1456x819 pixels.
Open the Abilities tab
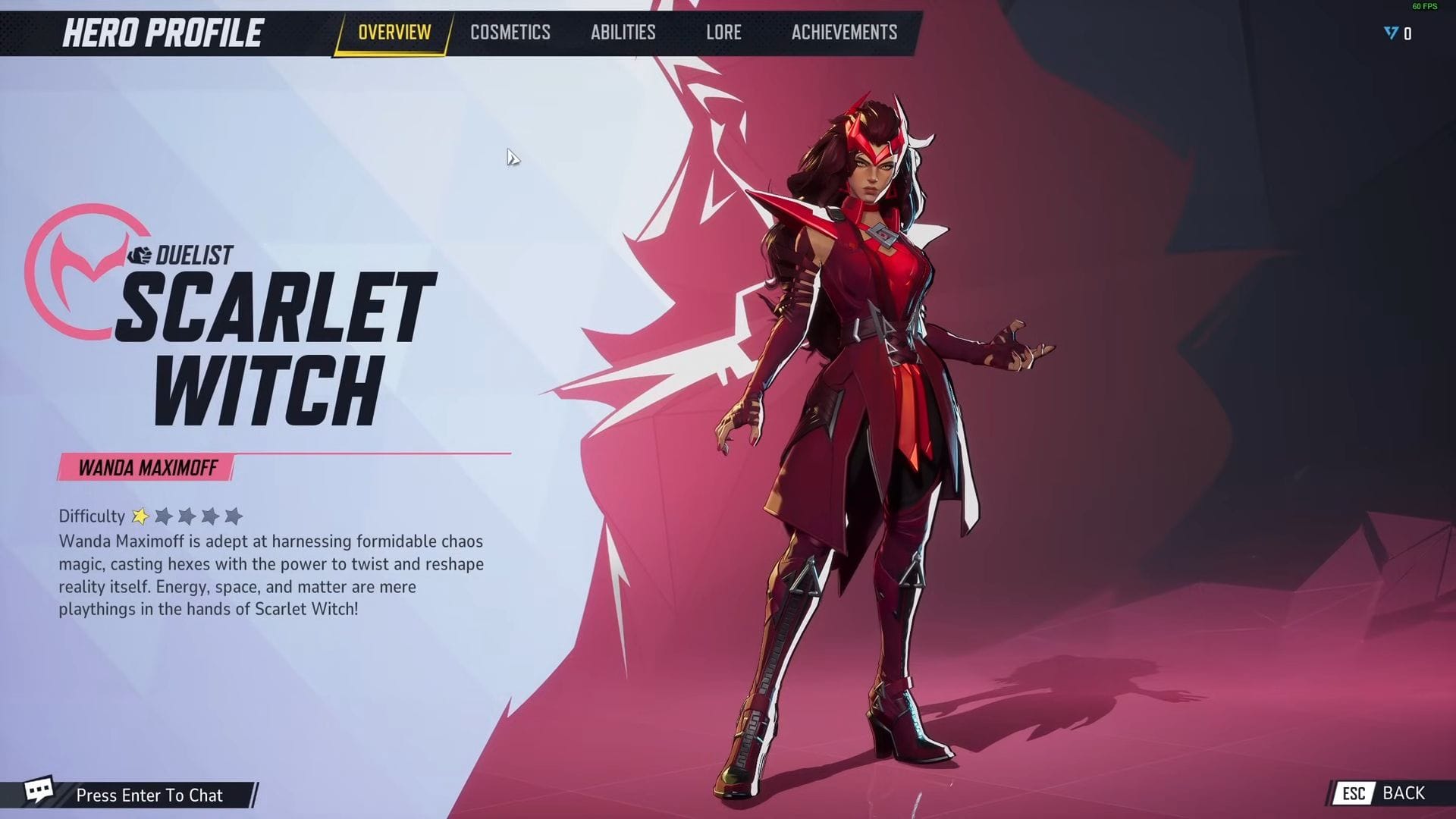coord(623,32)
